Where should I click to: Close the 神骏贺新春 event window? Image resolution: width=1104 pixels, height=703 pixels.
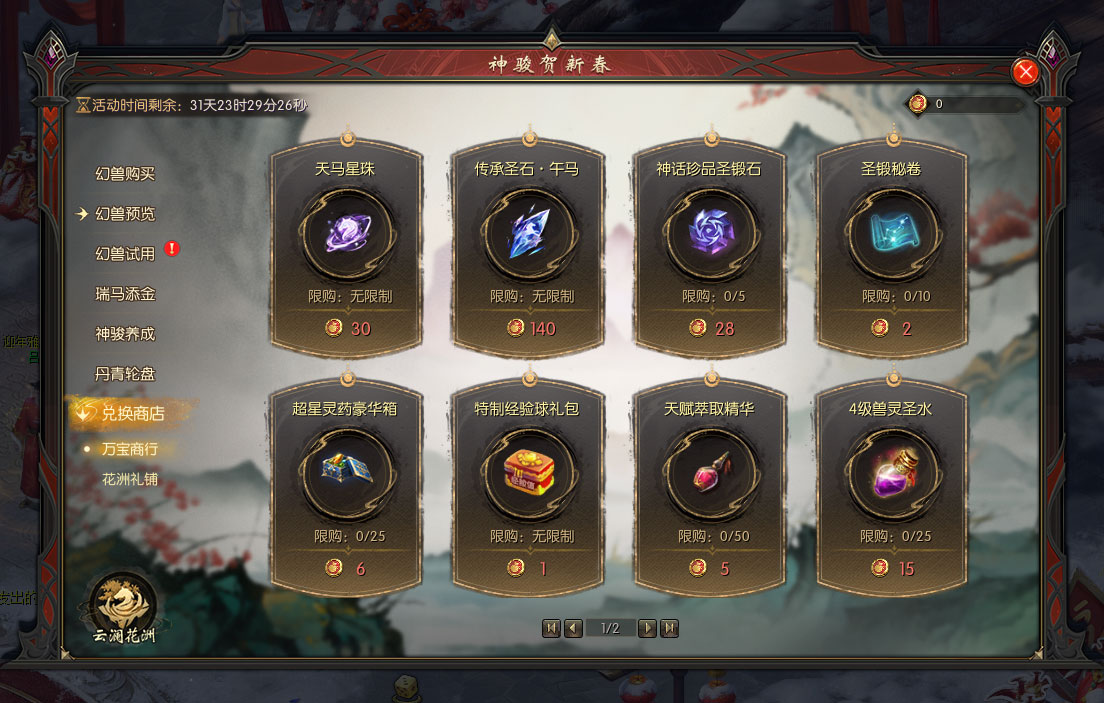[x=1025, y=72]
